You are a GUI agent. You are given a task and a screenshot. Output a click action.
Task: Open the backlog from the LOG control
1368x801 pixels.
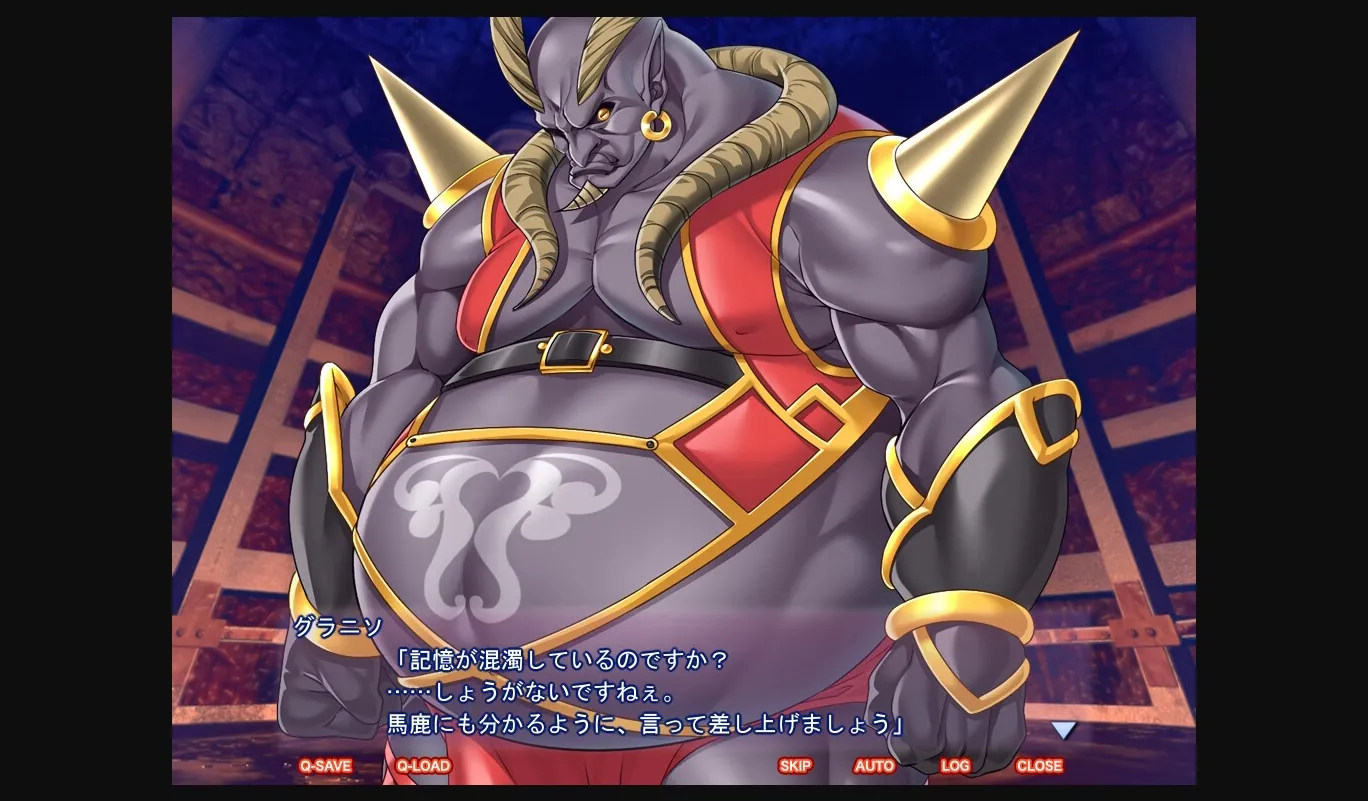coord(954,765)
